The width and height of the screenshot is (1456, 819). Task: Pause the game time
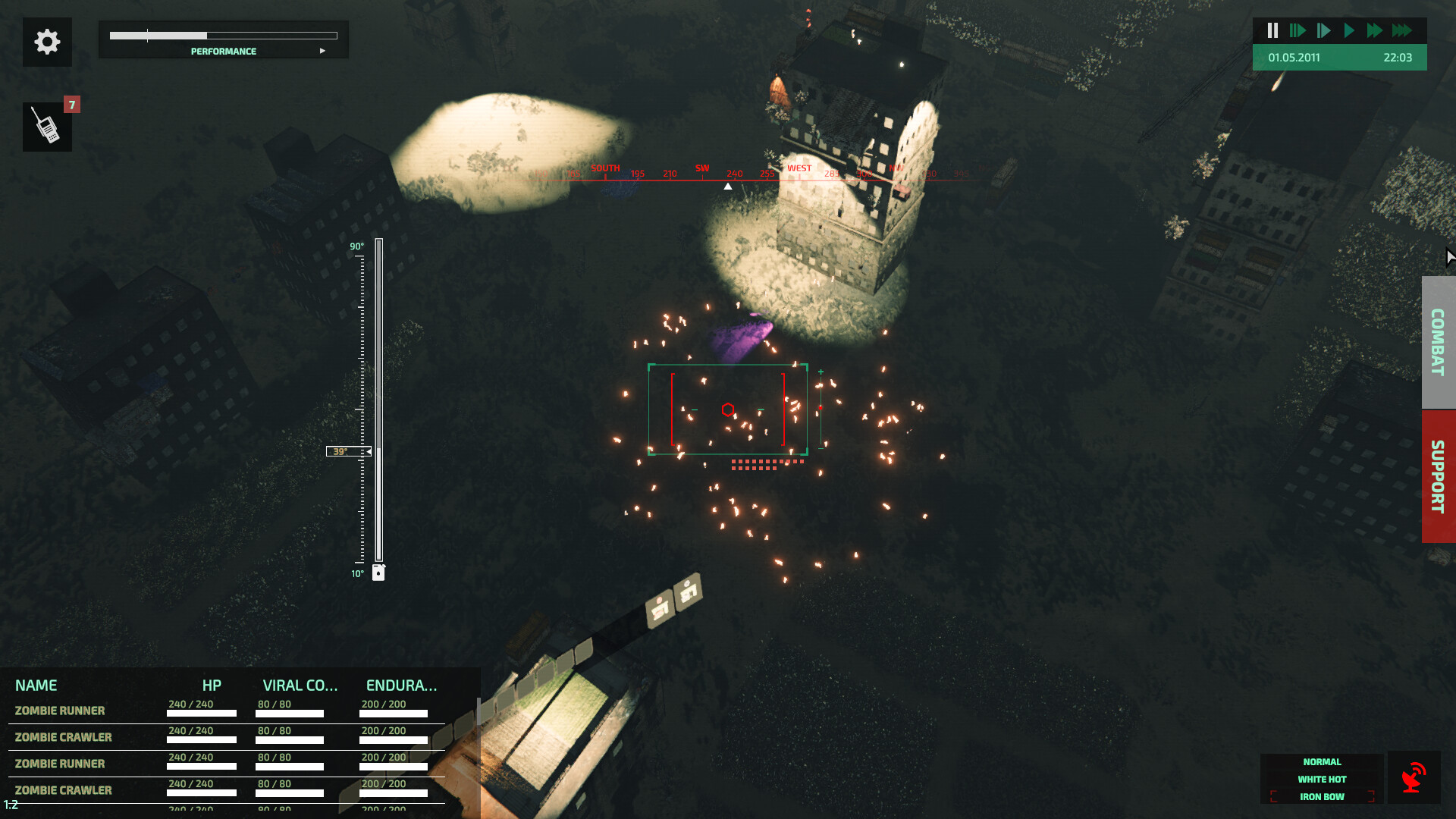pos(1272,30)
